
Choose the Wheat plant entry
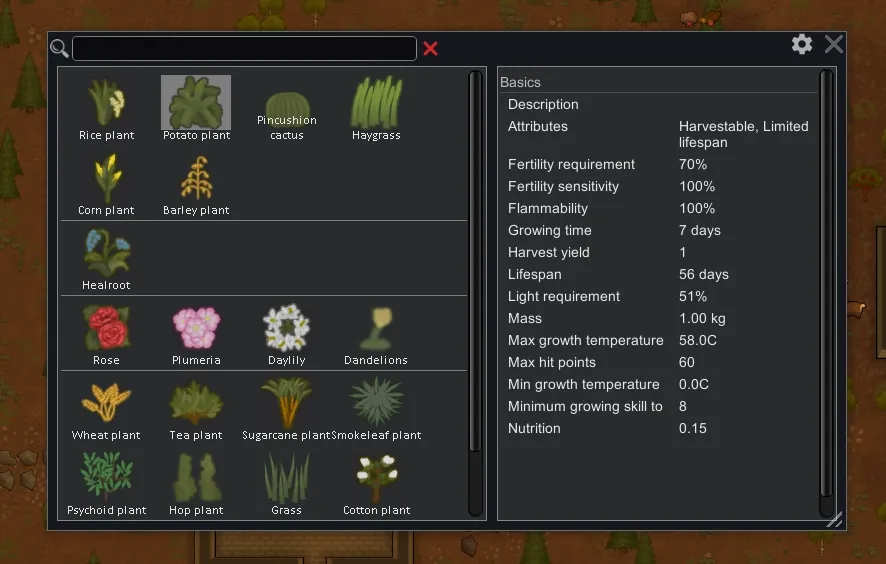click(106, 408)
